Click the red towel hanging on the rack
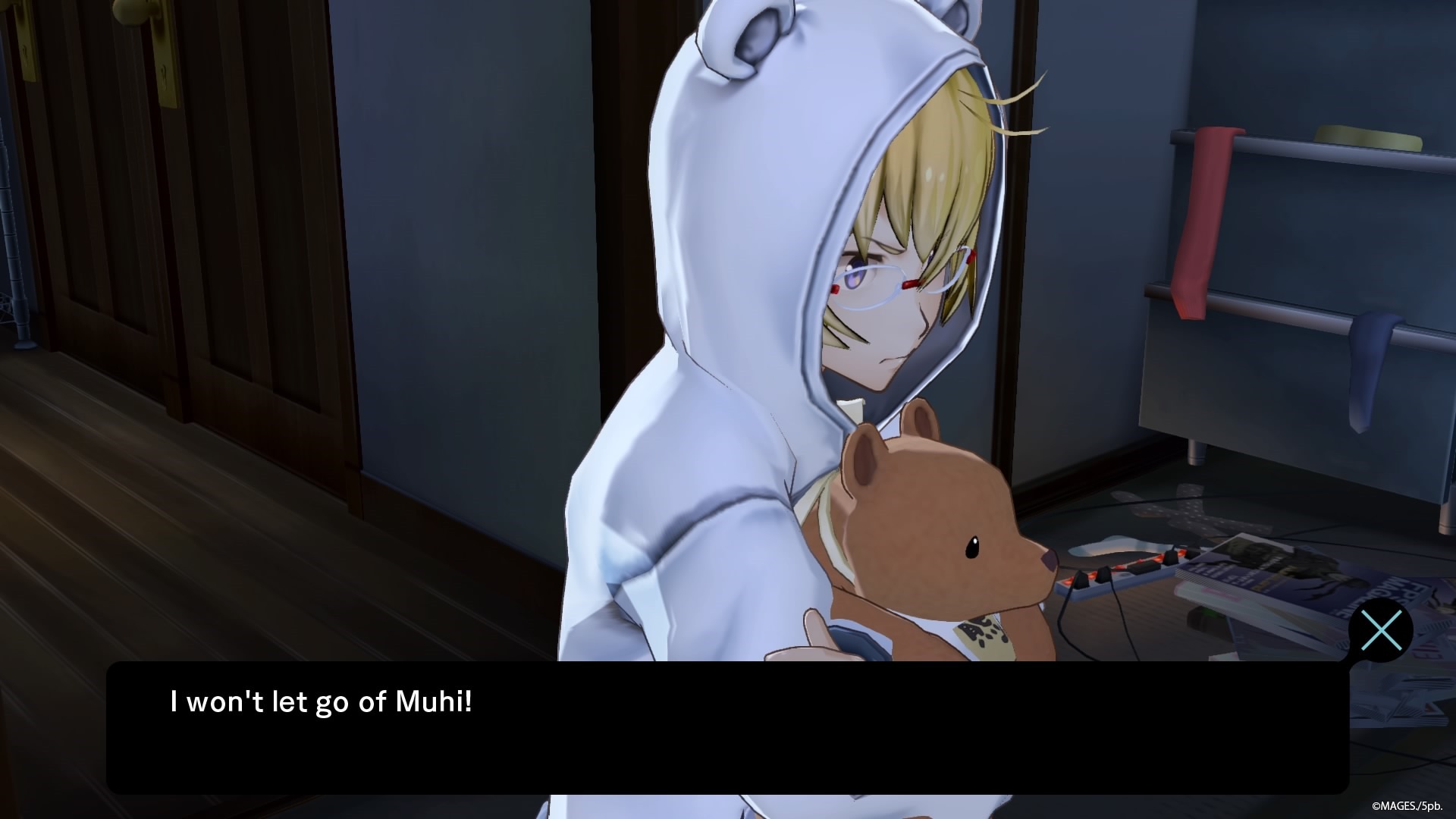 tap(1206, 220)
